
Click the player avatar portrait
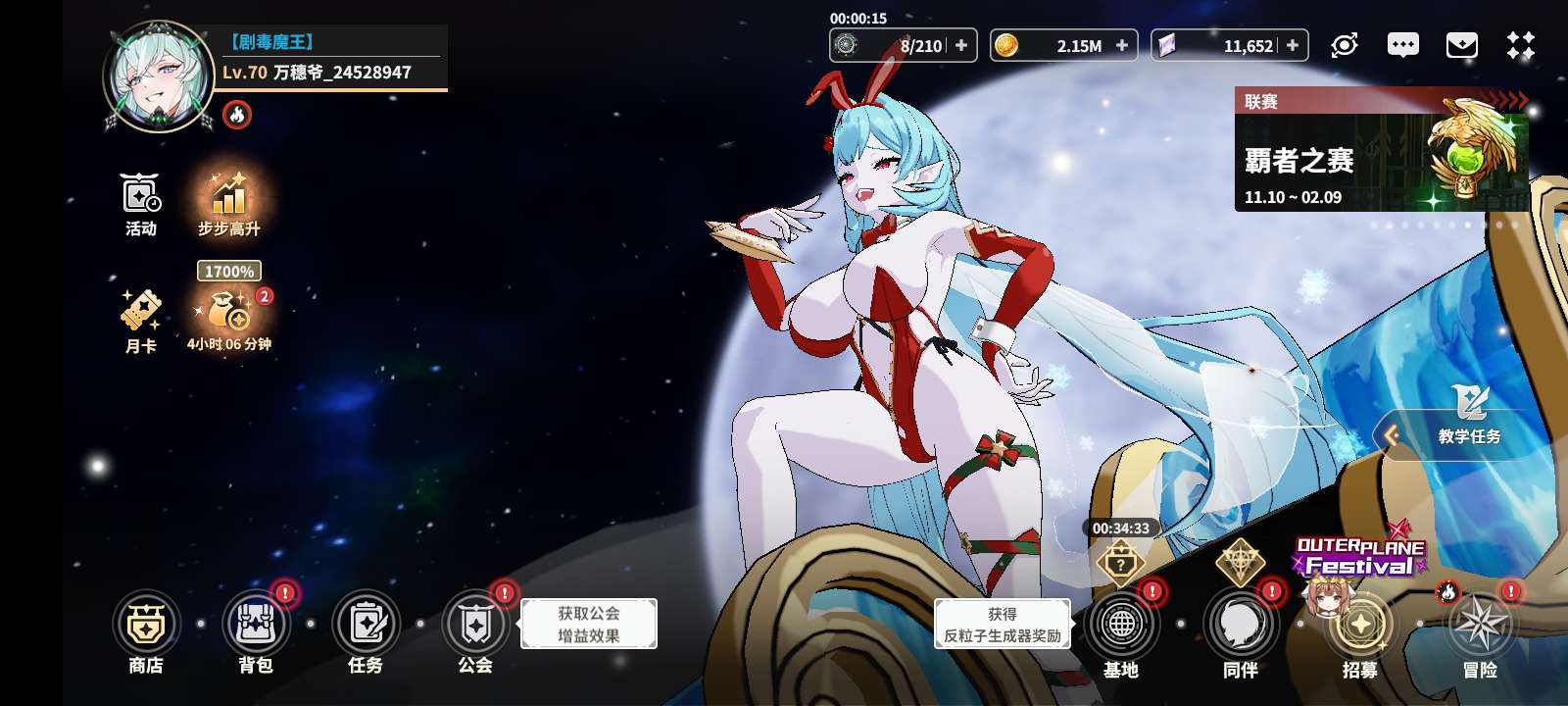pos(159,76)
